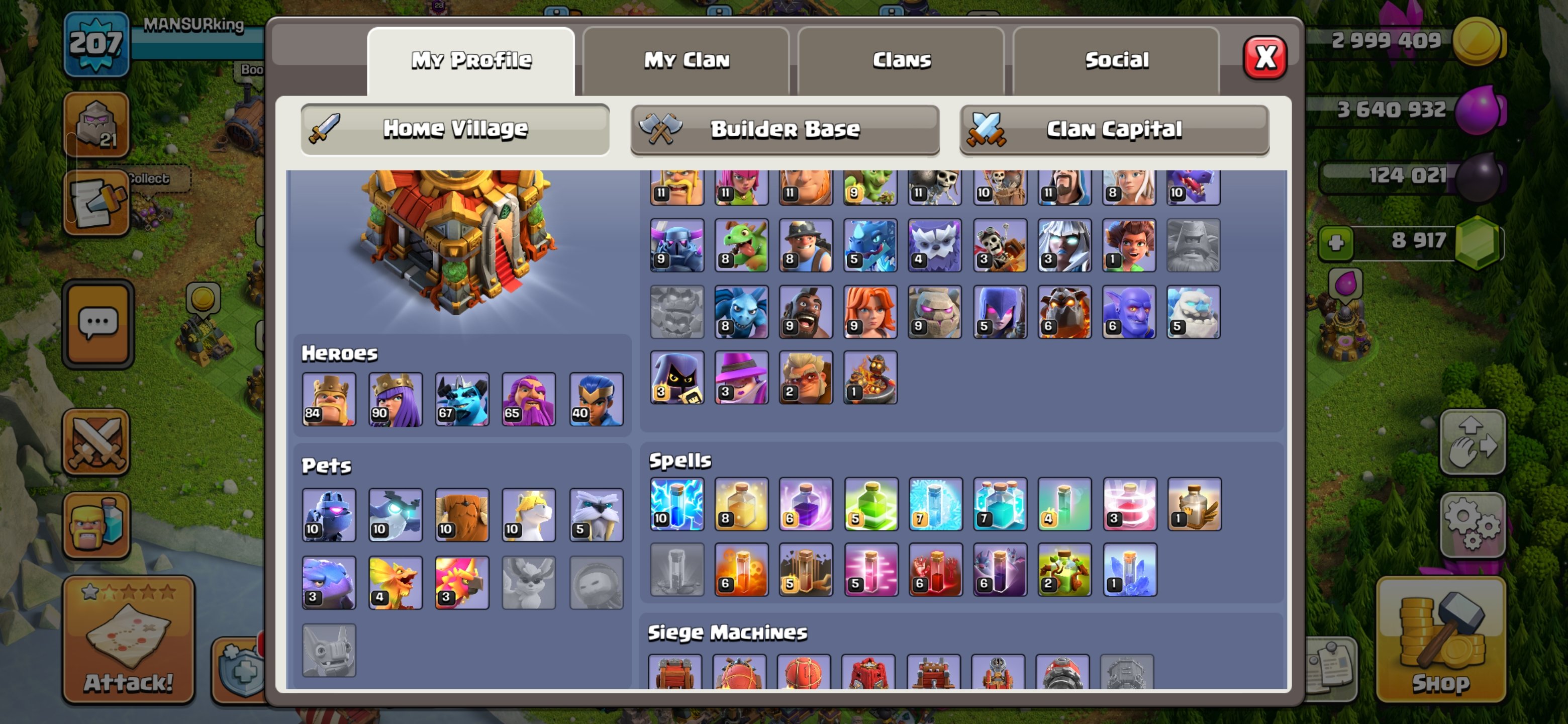The height and width of the screenshot is (724, 1568).
Task: Click the troop donation icon showing 21
Action: [x=98, y=125]
